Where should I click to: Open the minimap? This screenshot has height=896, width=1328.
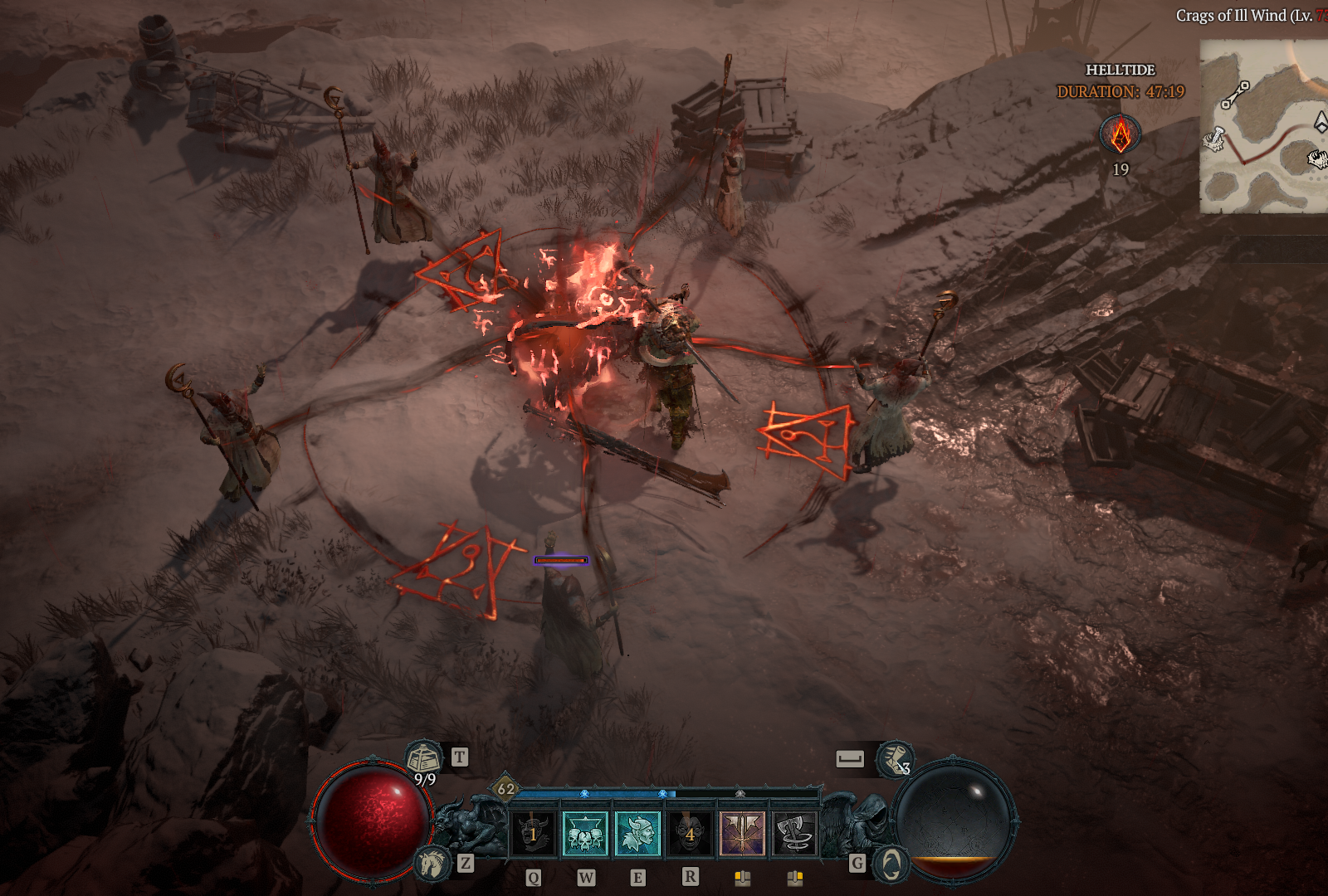point(1263,126)
